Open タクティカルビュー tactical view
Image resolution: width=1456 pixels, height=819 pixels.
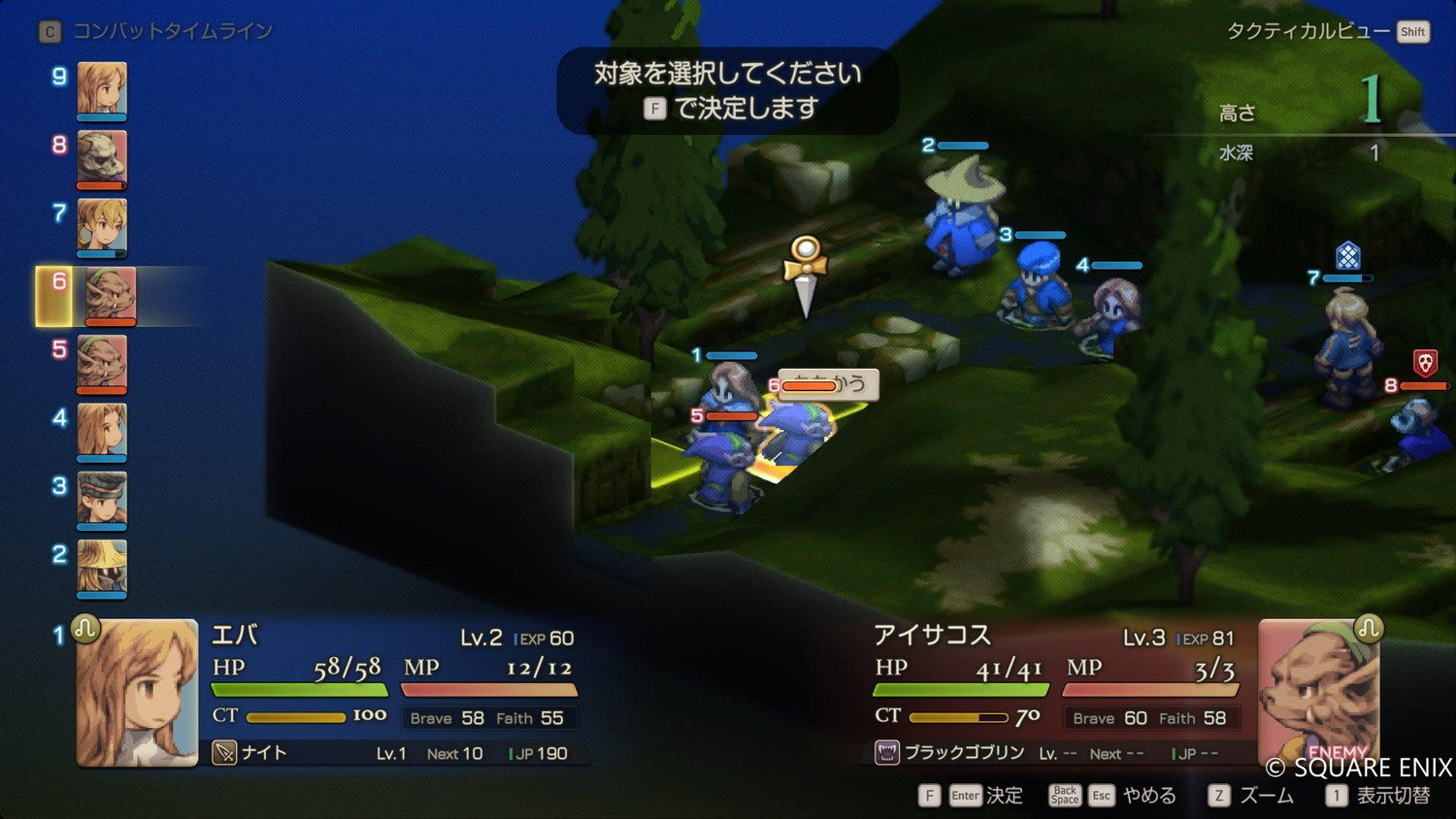(x=1325, y=32)
